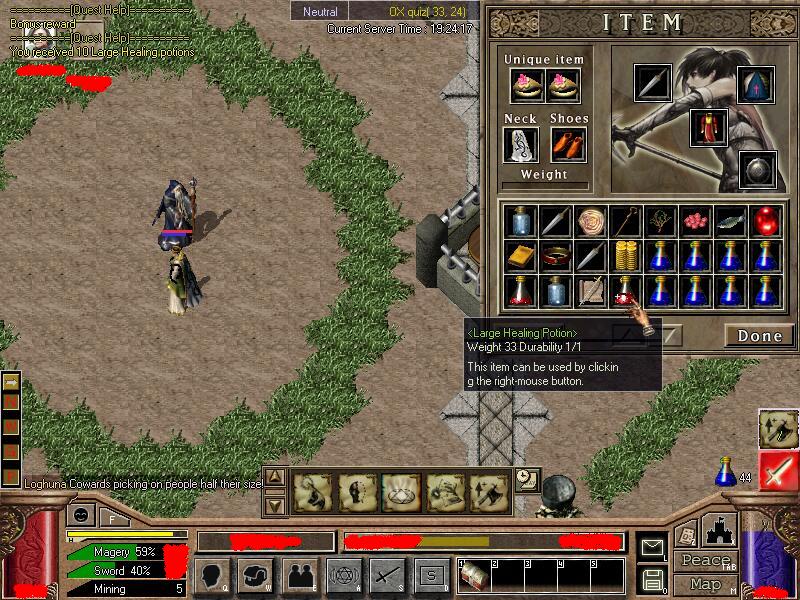
Task: Open the castle icon button
Action: tap(720, 530)
